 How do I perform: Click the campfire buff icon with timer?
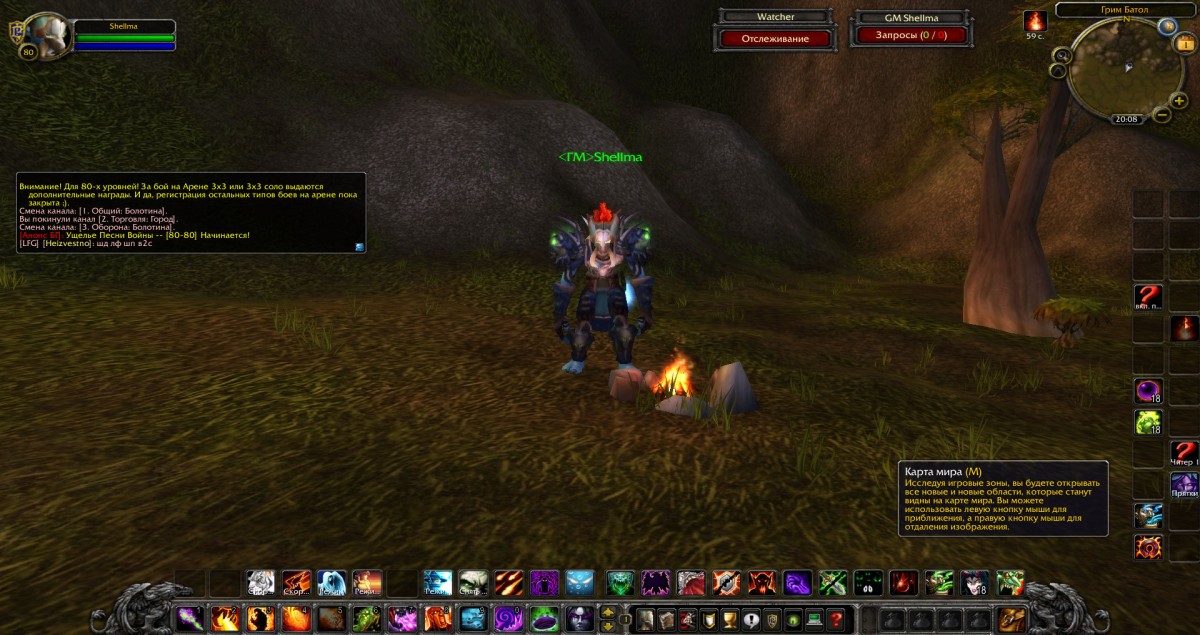[1034, 22]
